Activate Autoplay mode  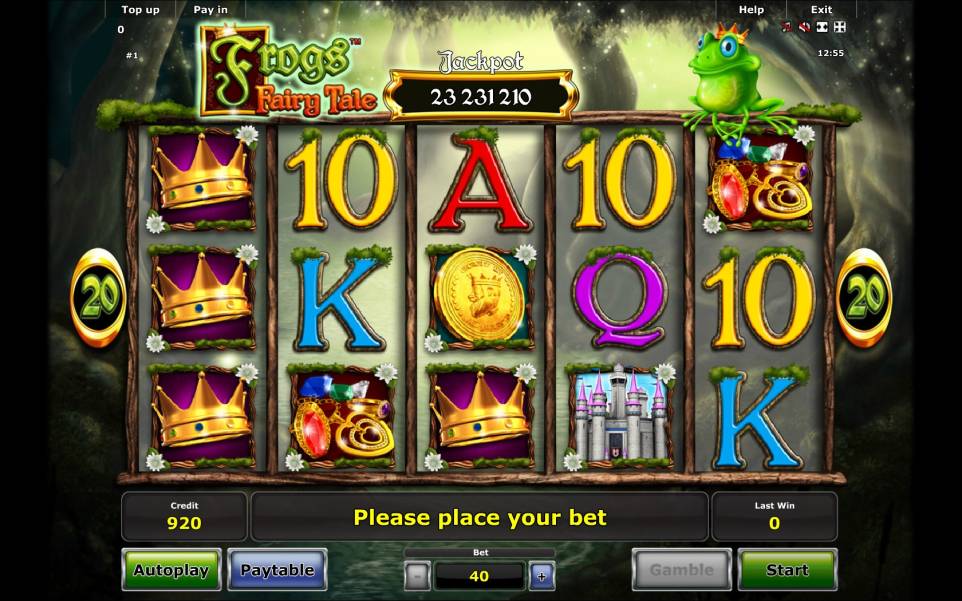click(171, 570)
